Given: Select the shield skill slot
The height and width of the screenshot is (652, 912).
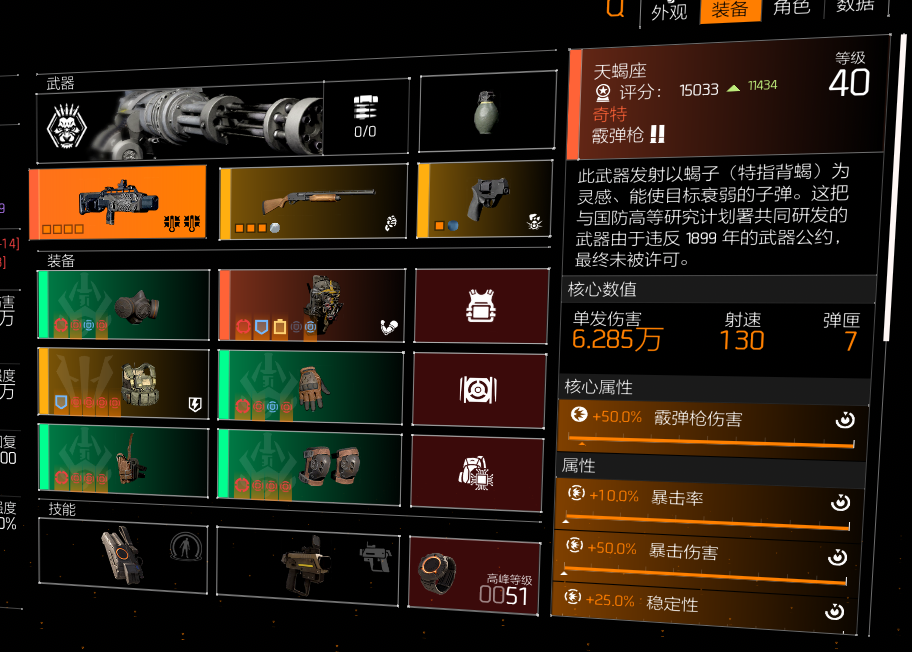Looking at the screenshot, I should [123, 557].
